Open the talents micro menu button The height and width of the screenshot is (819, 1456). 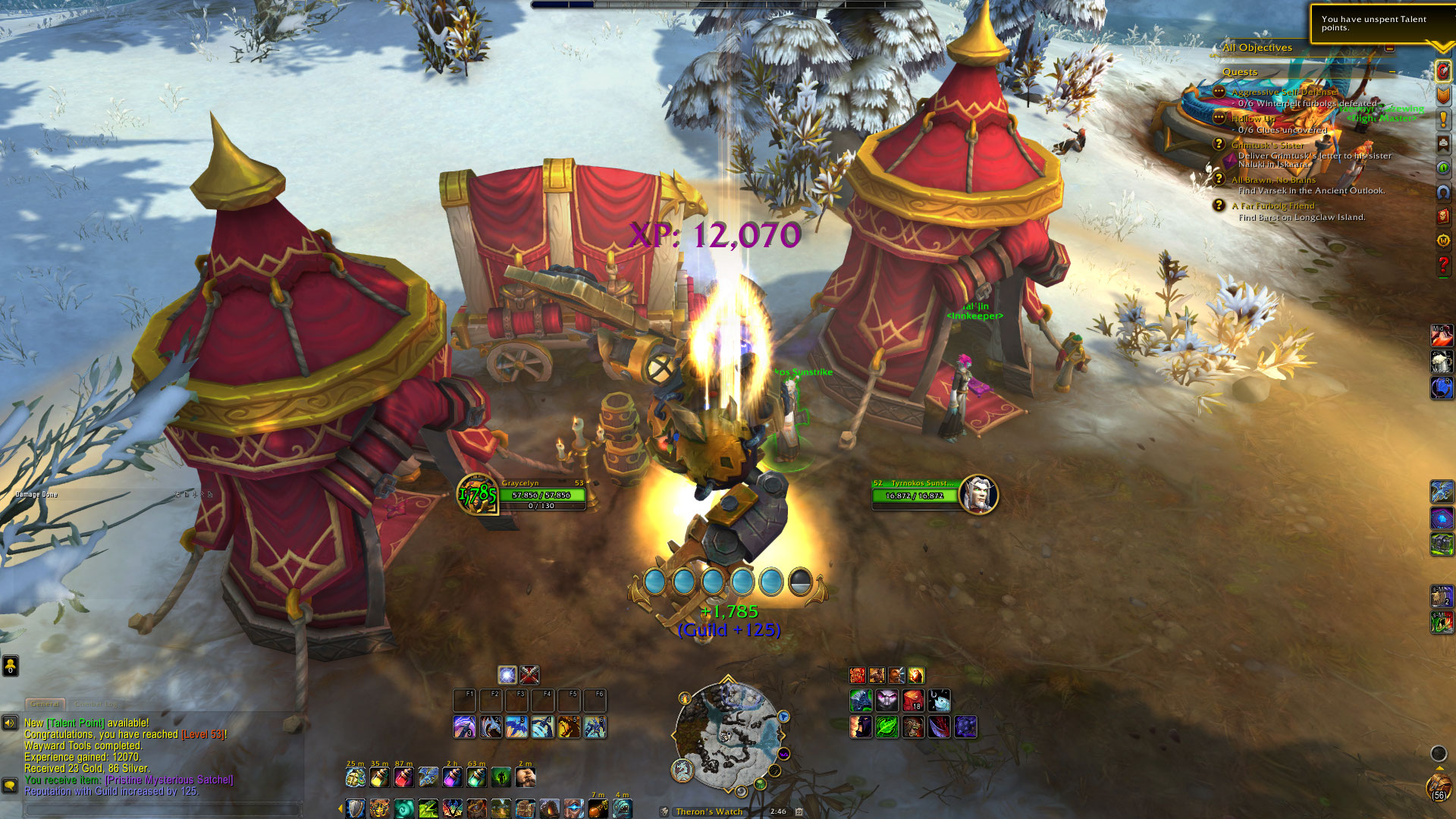1443,71
